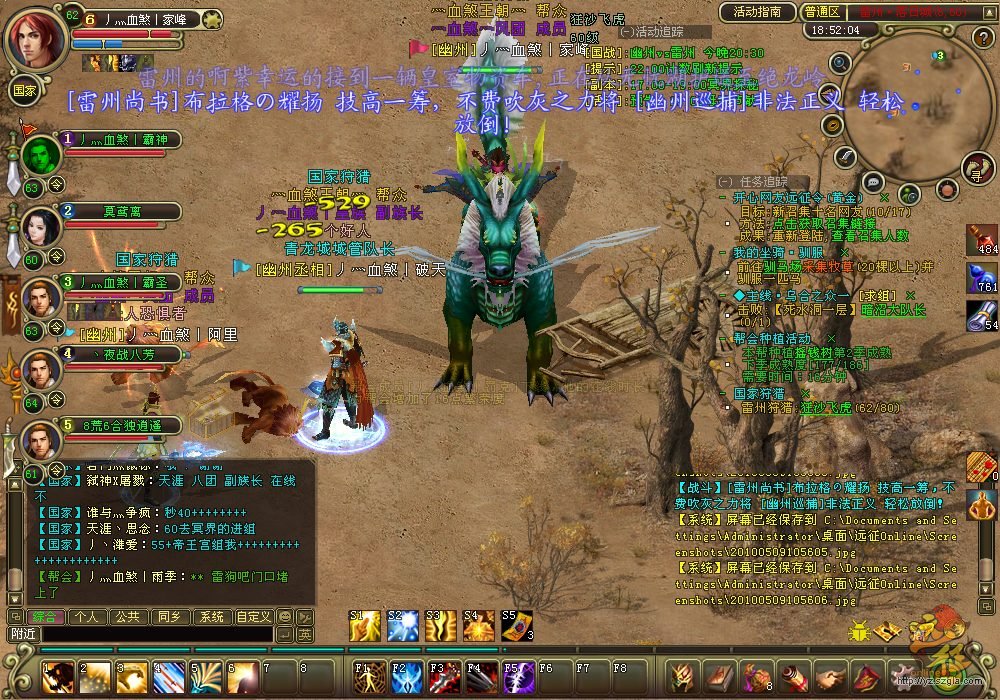The width and height of the screenshot is (1000, 700).
Task: Use the blue mana potion slot
Action: coord(982,279)
